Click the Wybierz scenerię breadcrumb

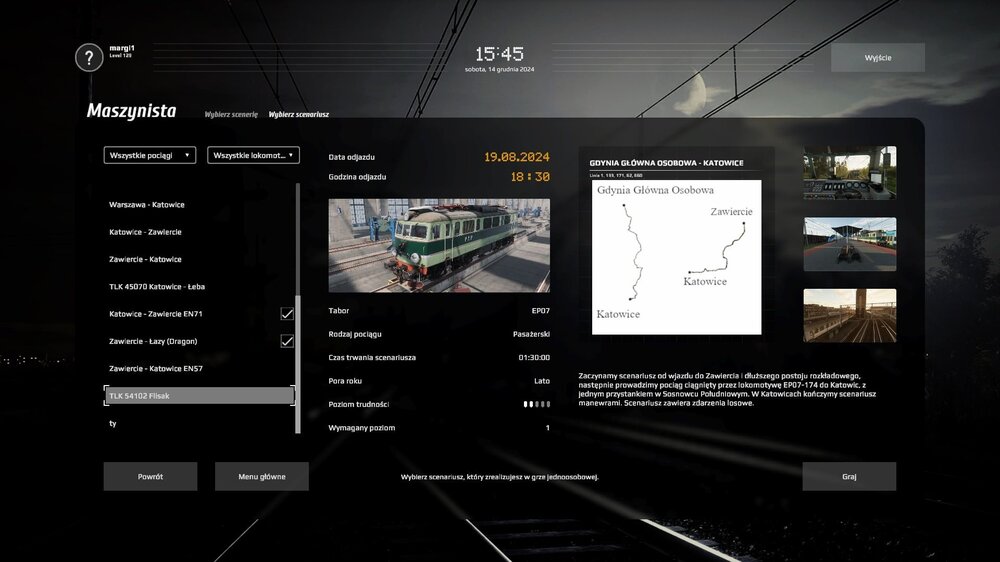pyautogui.click(x=231, y=114)
